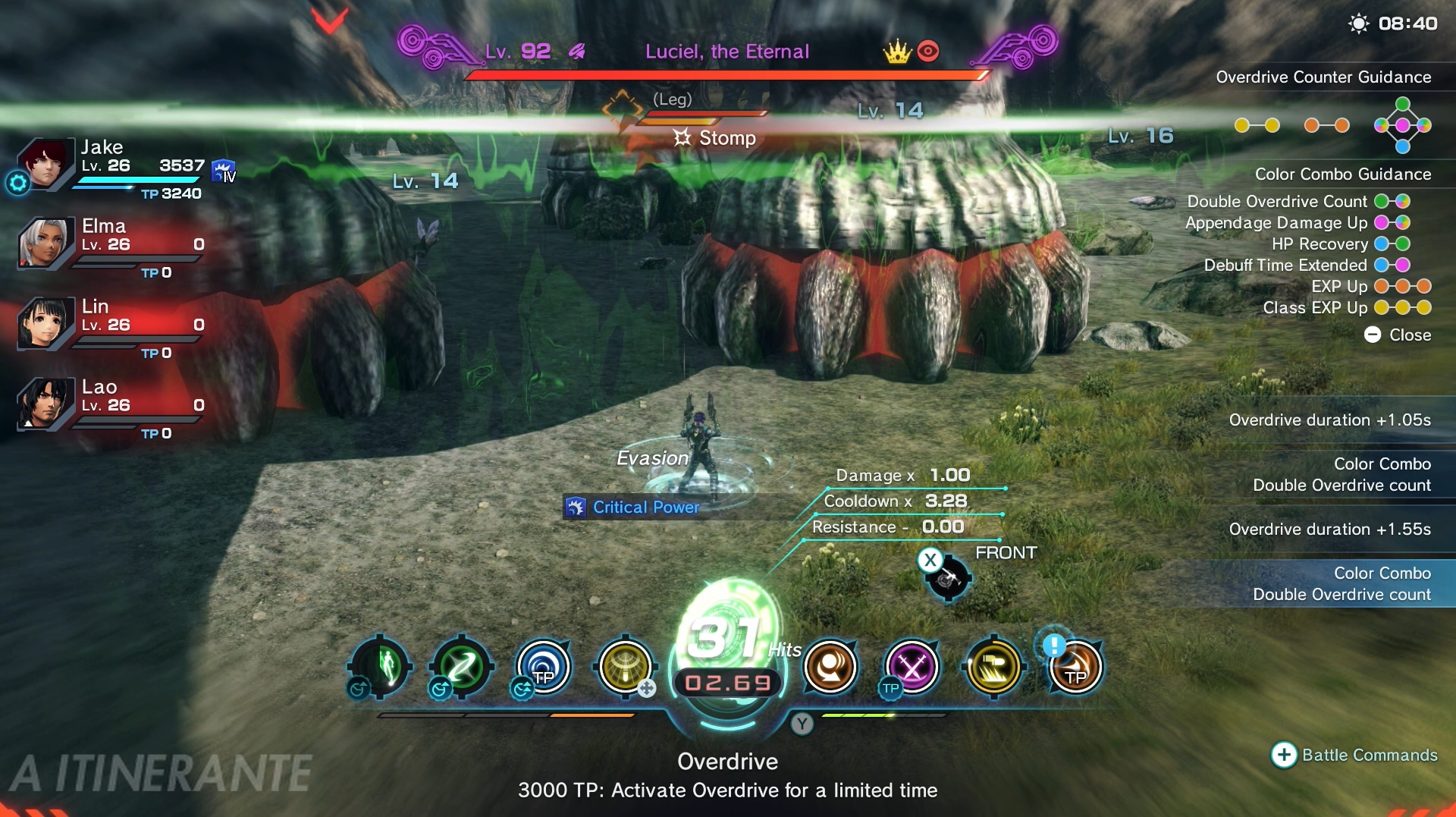
Task: Fire the yellow bullet ranged art
Action: [x=994, y=667]
